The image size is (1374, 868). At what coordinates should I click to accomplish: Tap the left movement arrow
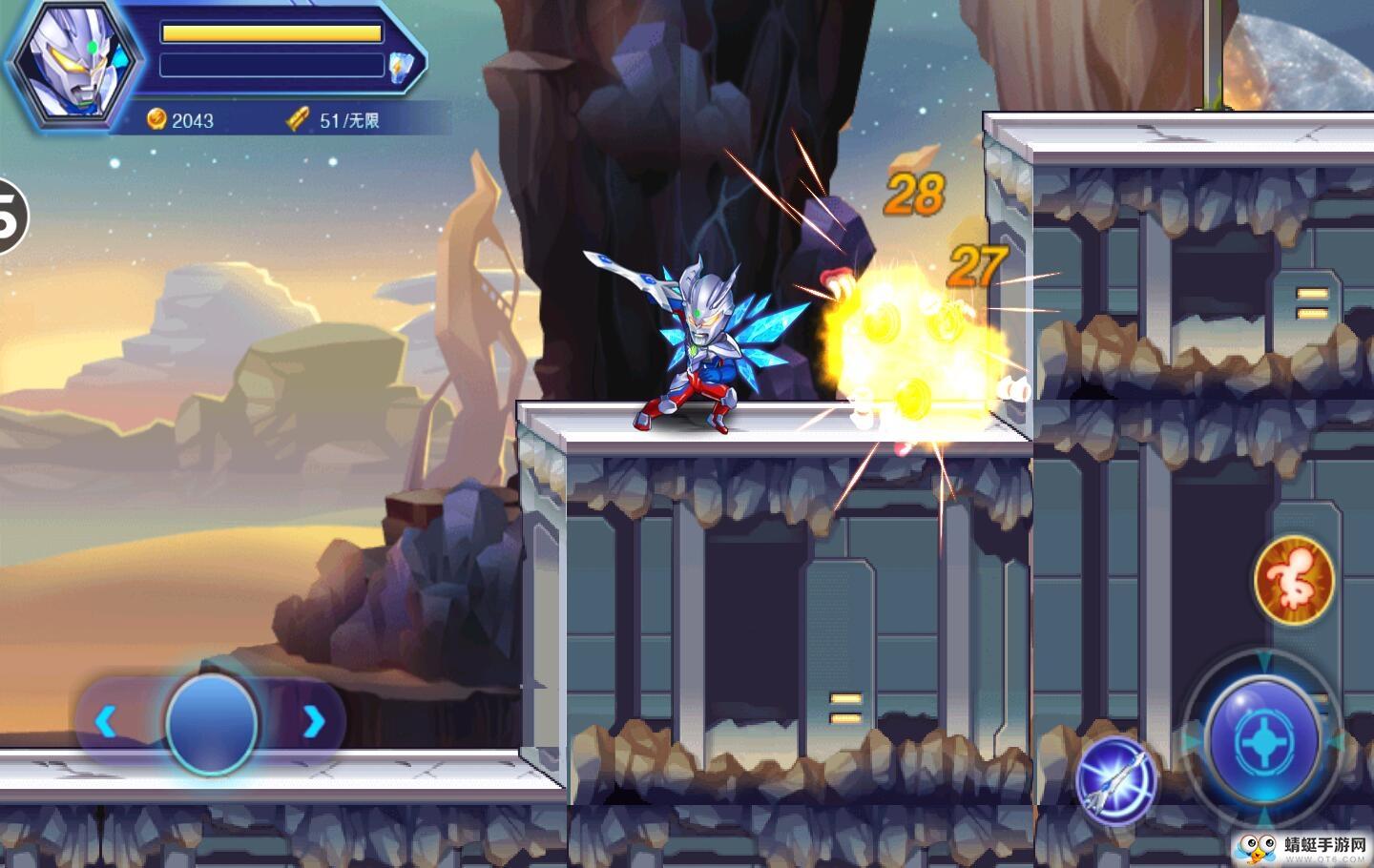106,722
